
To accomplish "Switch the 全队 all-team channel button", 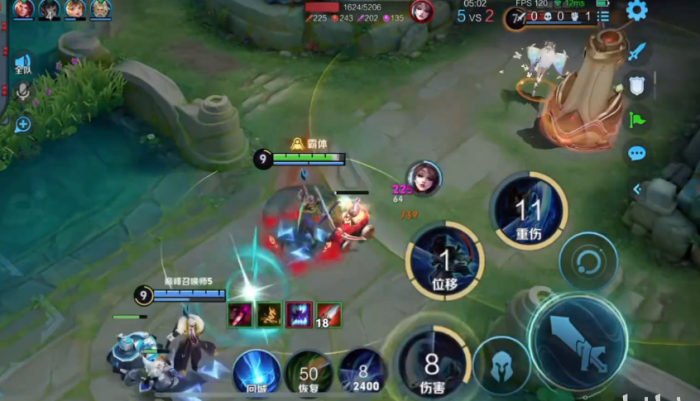I will point(22,65).
